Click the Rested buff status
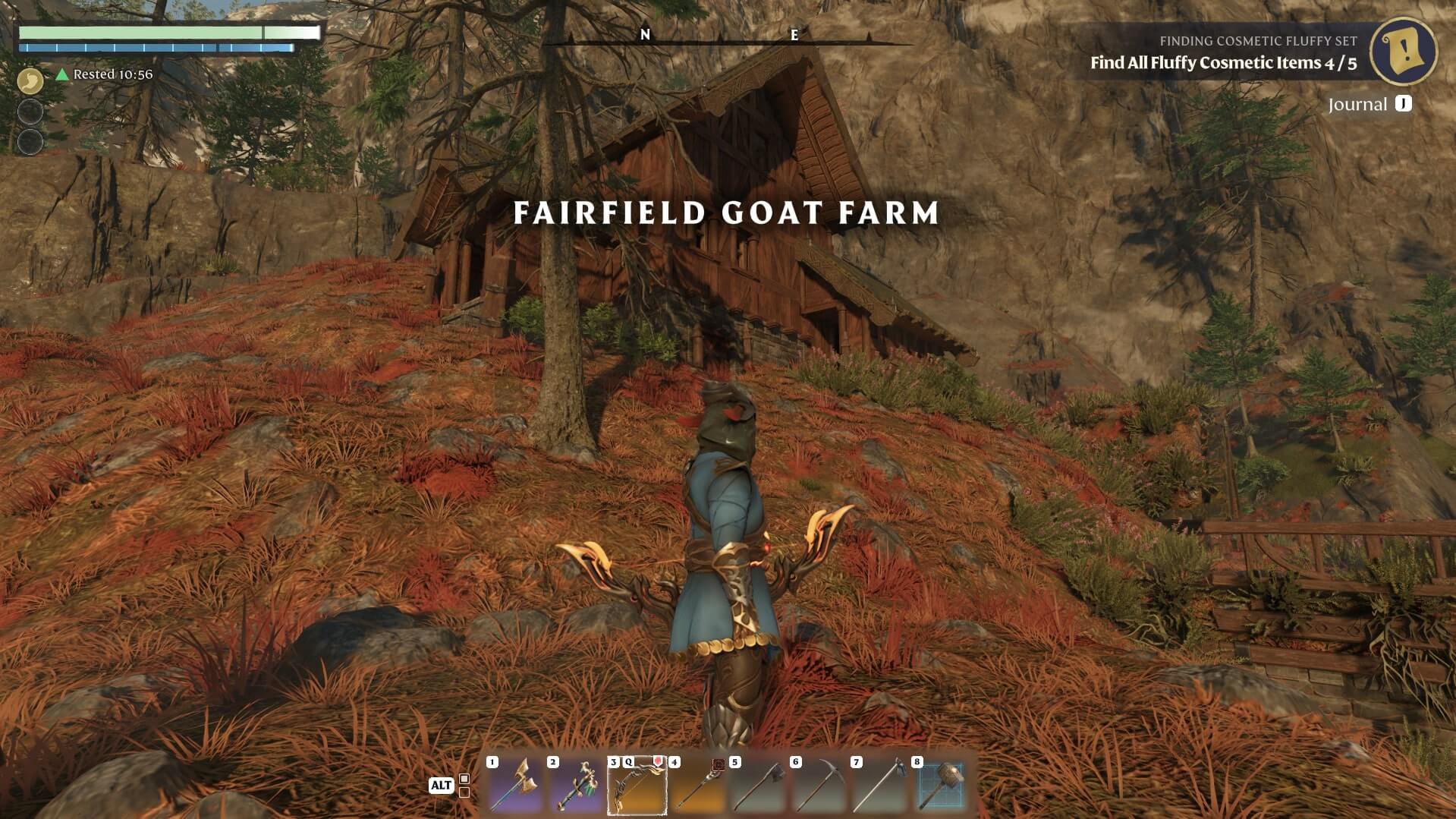The image size is (1456, 819). click(105, 74)
